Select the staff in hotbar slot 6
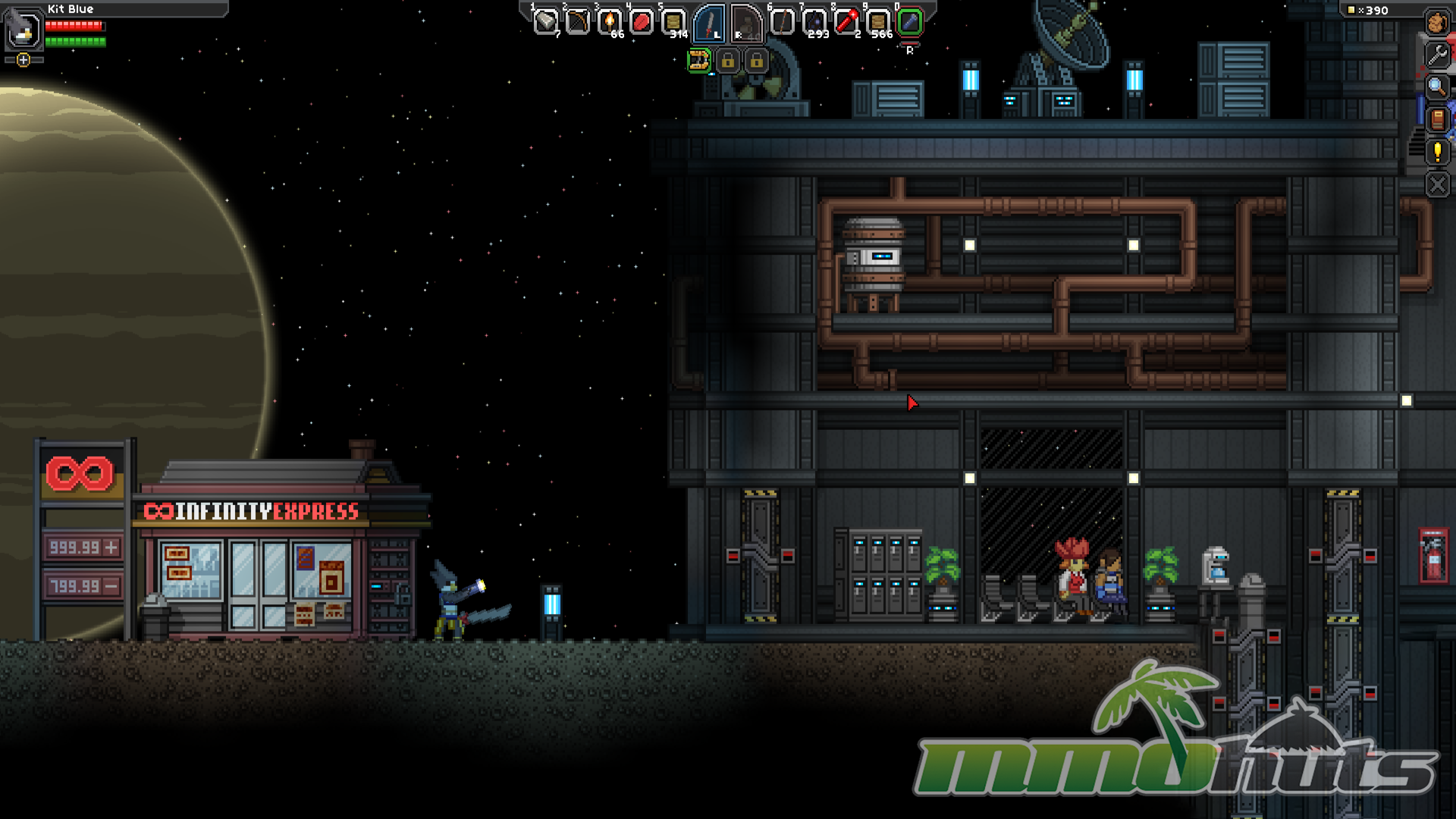Screen dimensions: 1456x819 pos(782,22)
